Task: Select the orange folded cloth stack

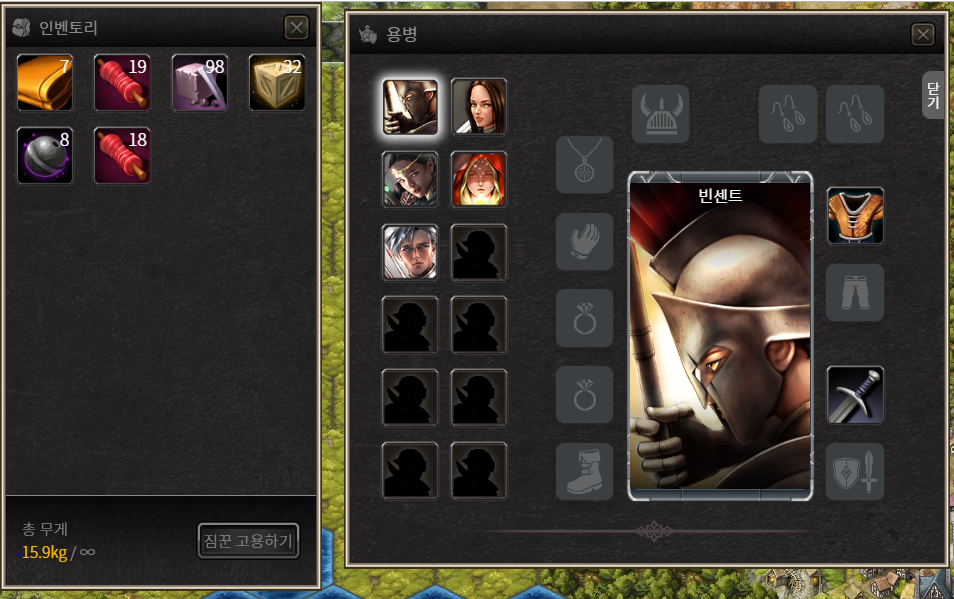Action: [45, 82]
